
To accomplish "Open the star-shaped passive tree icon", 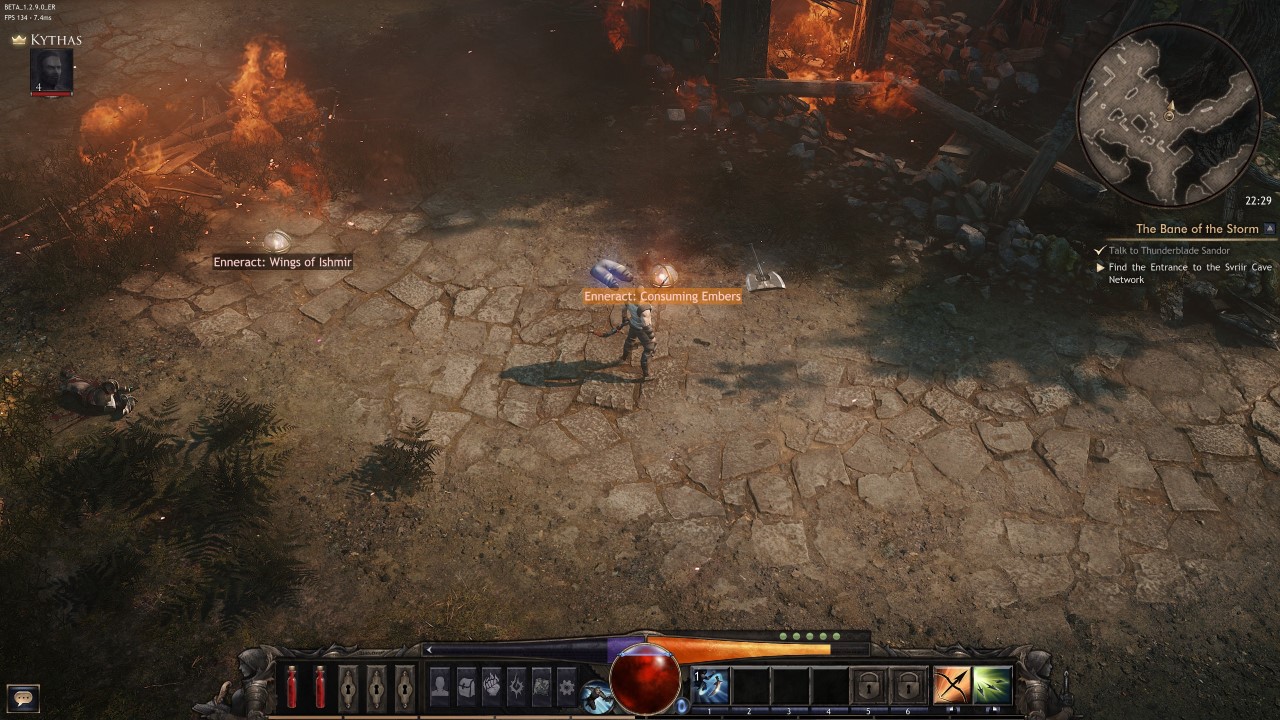I will [x=516, y=686].
